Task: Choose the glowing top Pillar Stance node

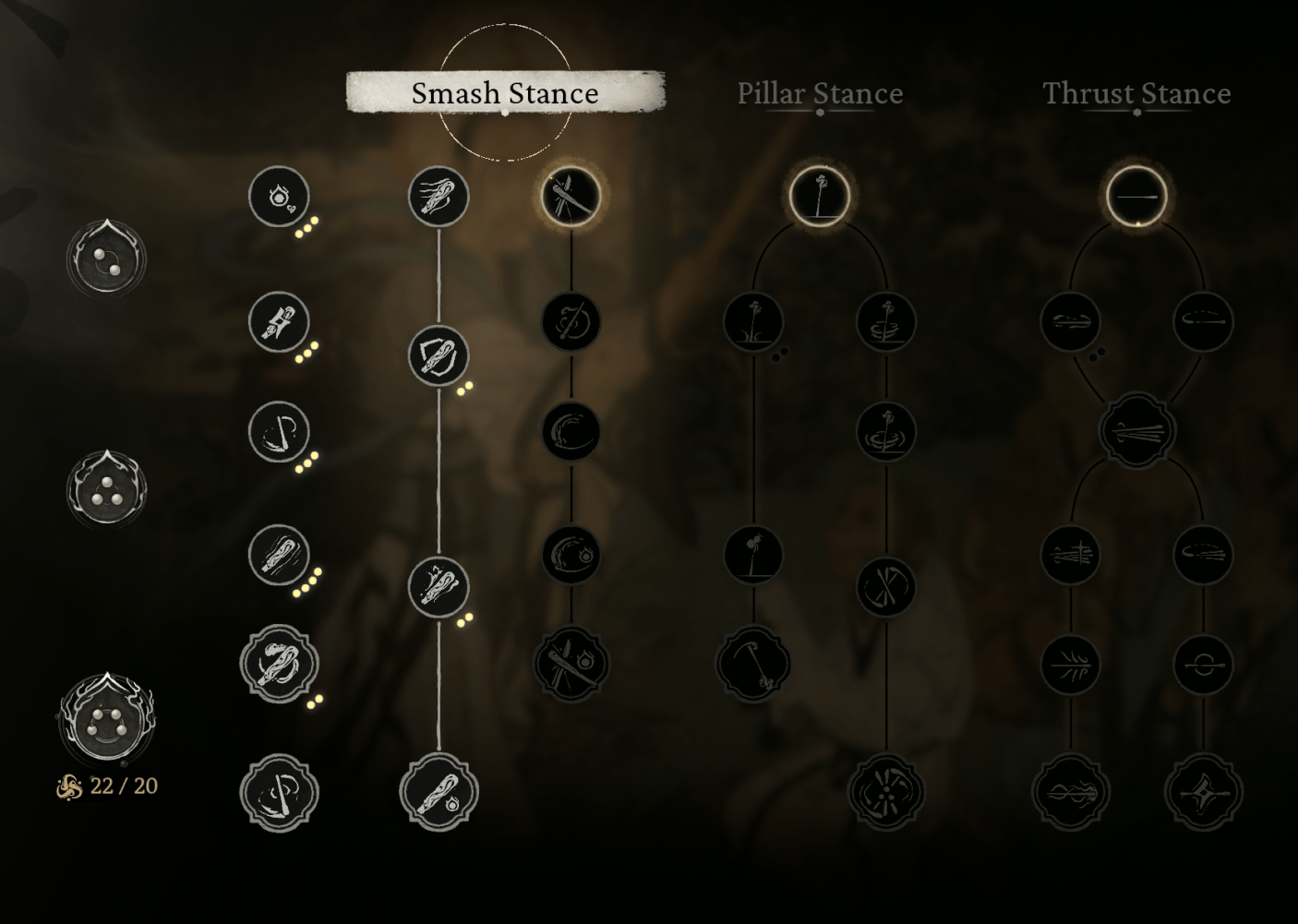Action: tap(819, 196)
